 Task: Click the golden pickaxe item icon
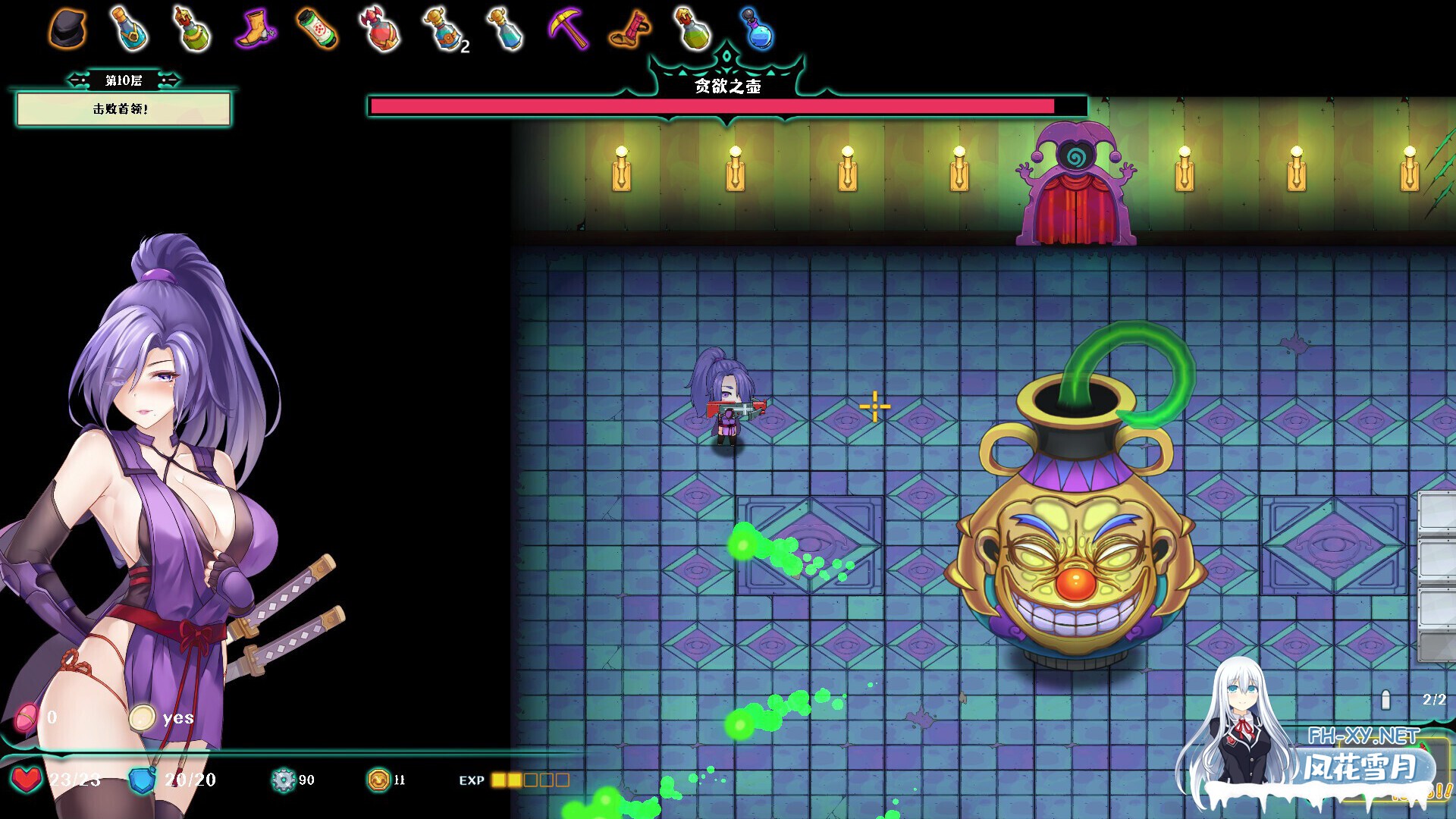pyautogui.click(x=568, y=29)
